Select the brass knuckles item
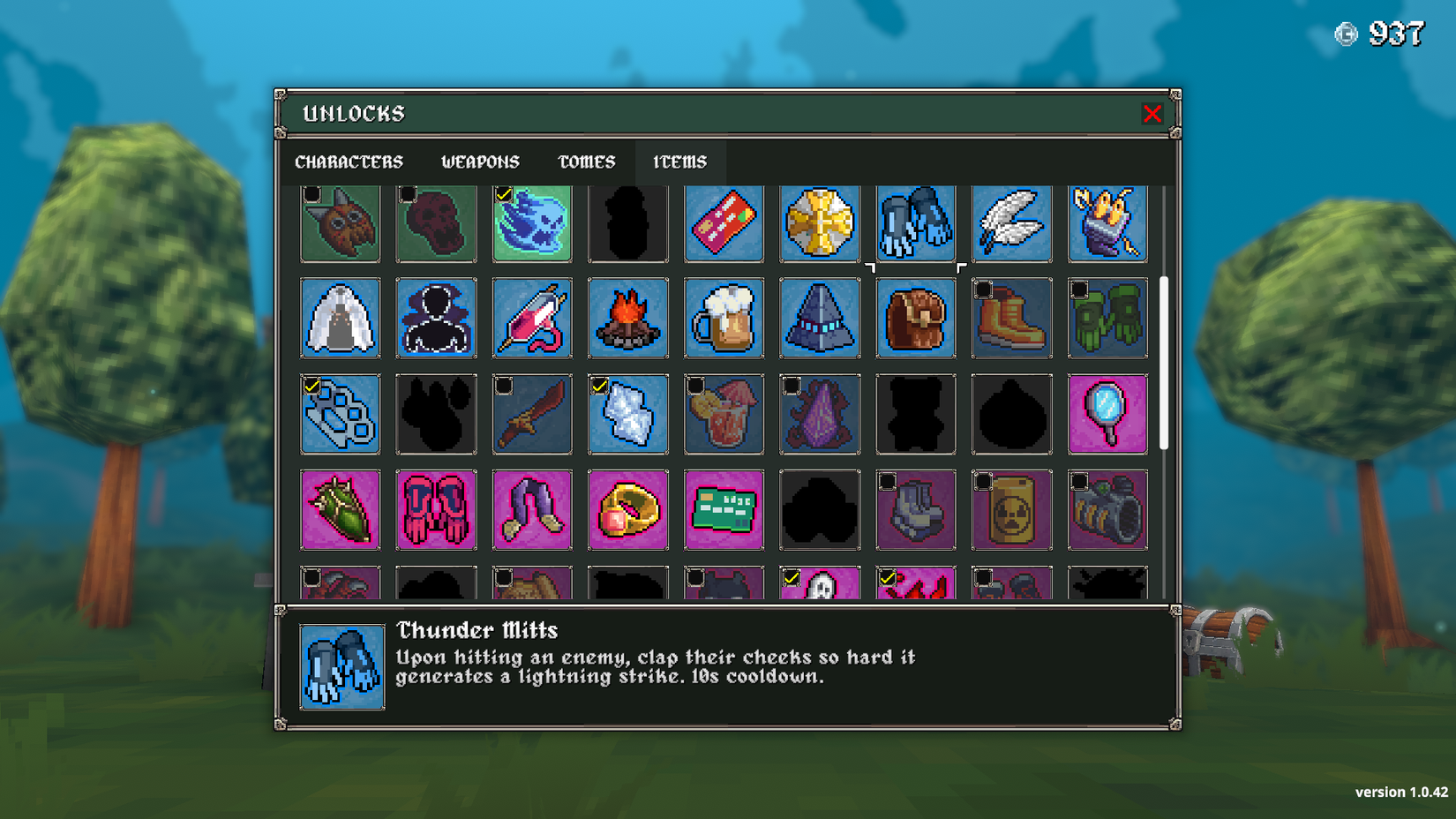 341,414
